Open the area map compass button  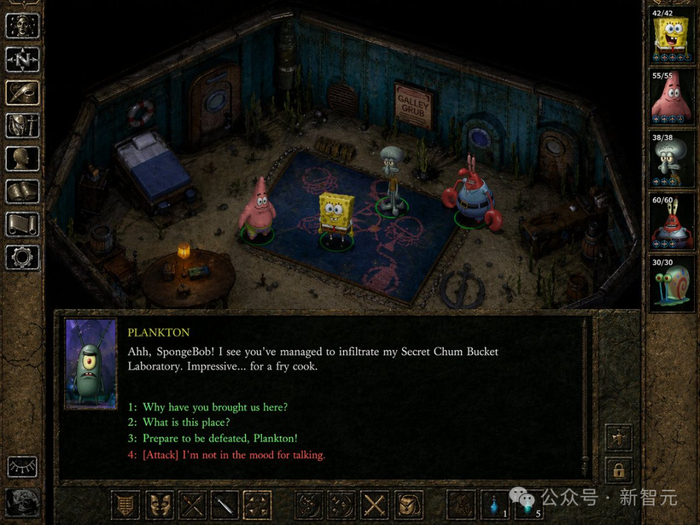click(x=22, y=59)
